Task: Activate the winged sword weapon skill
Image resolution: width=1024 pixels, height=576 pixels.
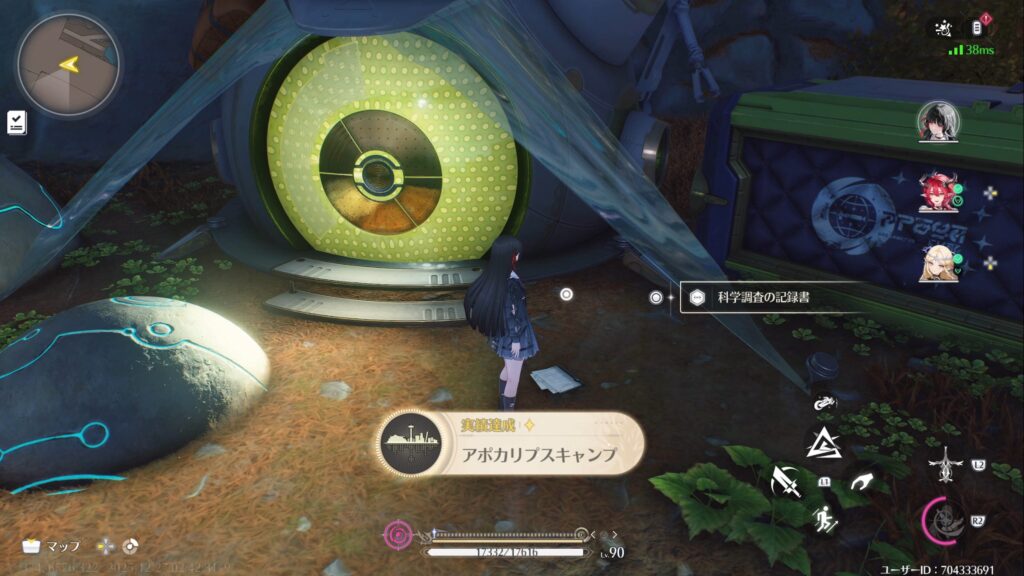Action: pos(945,465)
